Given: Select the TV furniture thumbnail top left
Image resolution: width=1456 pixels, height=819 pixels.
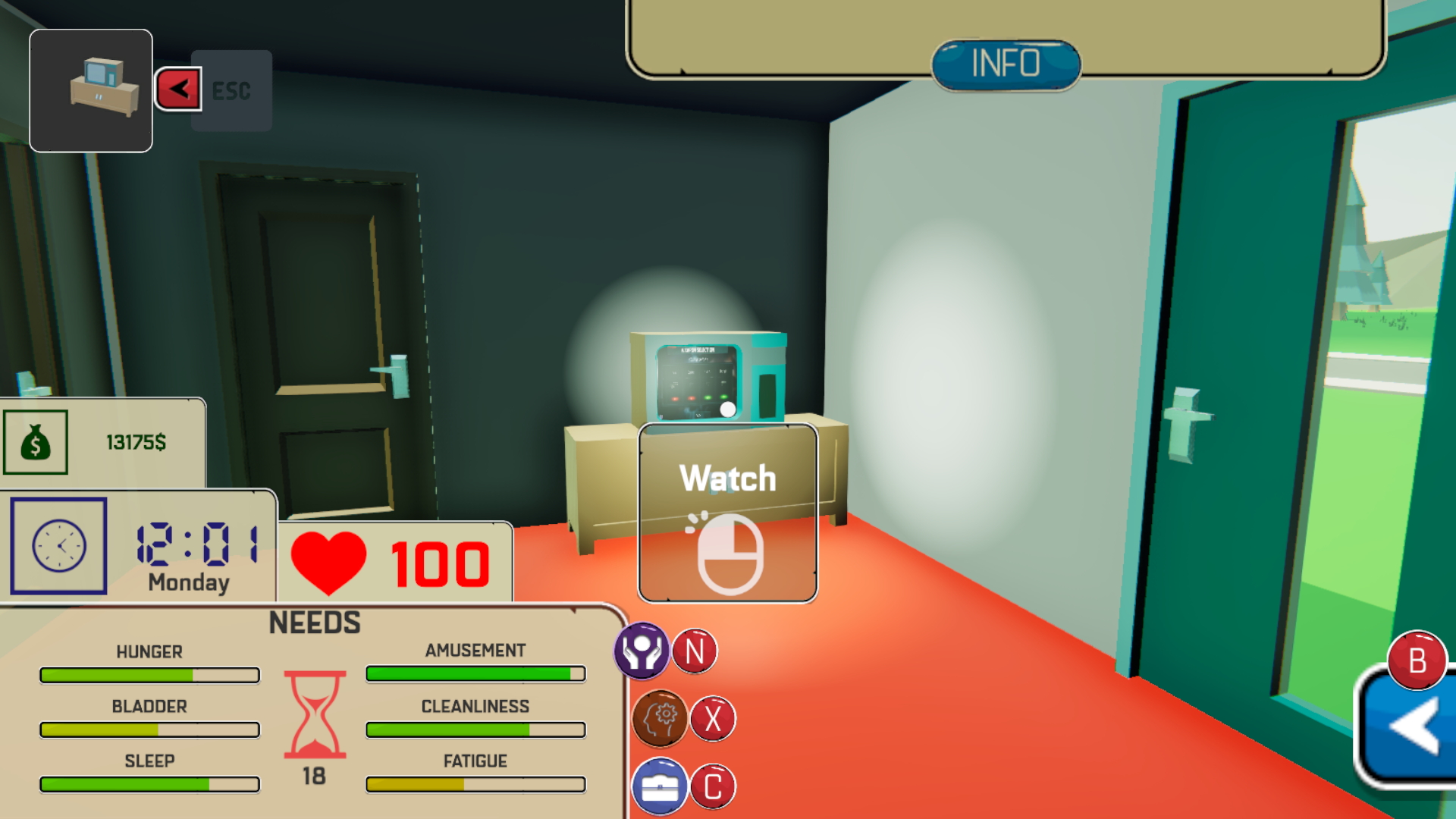Looking at the screenshot, I should point(89,89).
